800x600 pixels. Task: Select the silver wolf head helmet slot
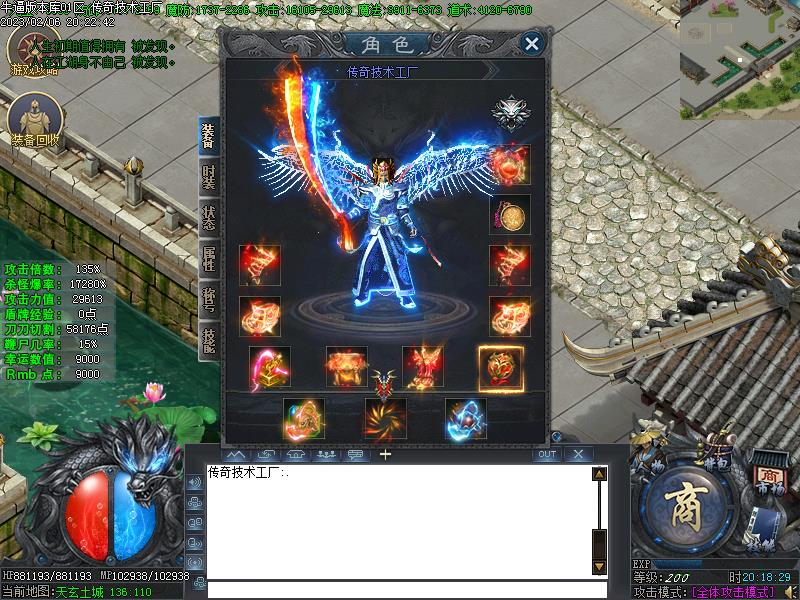click(510, 113)
